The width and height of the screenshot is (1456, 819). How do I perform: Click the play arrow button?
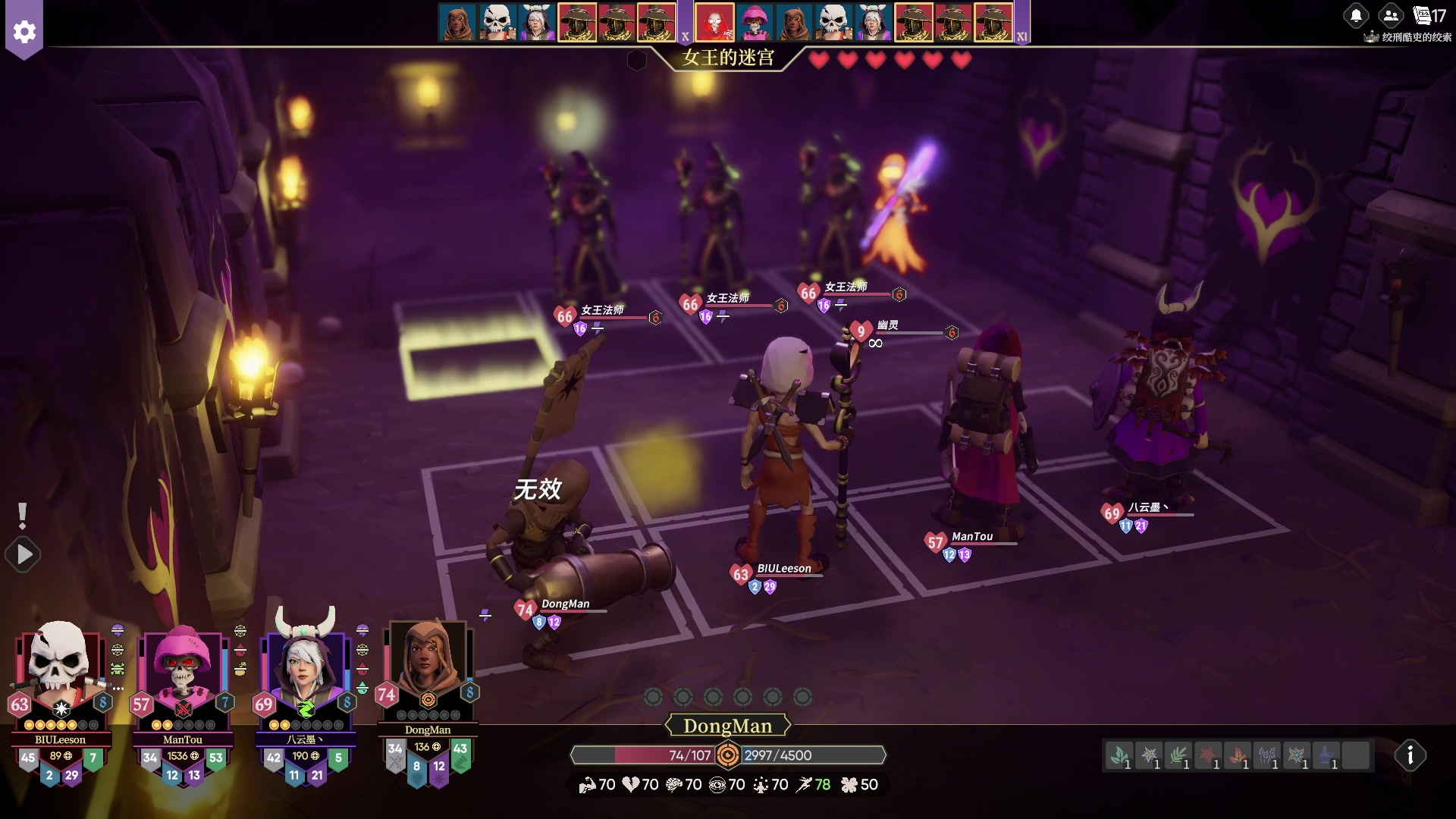coord(24,555)
